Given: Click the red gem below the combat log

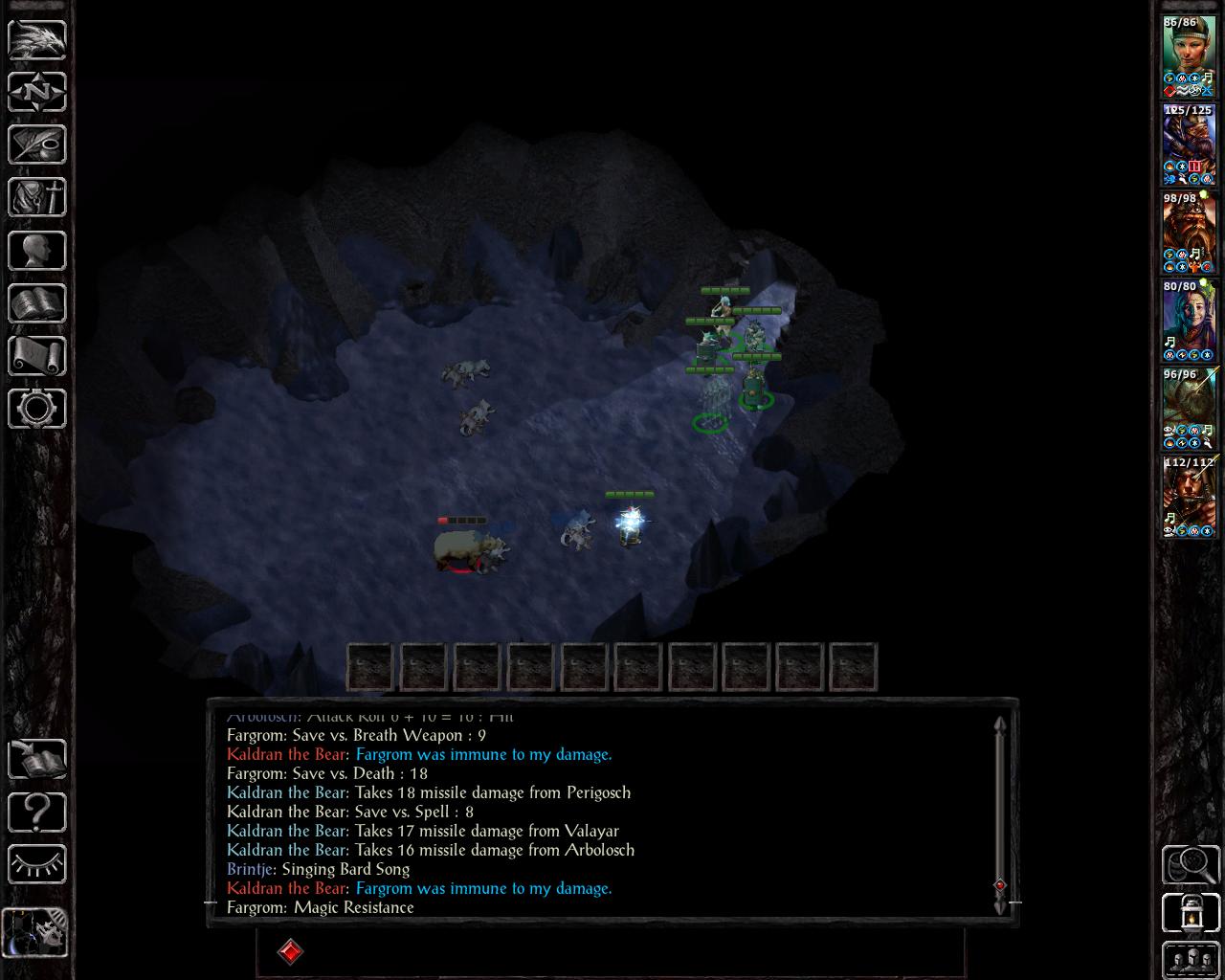Looking at the screenshot, I should (290, 951).
